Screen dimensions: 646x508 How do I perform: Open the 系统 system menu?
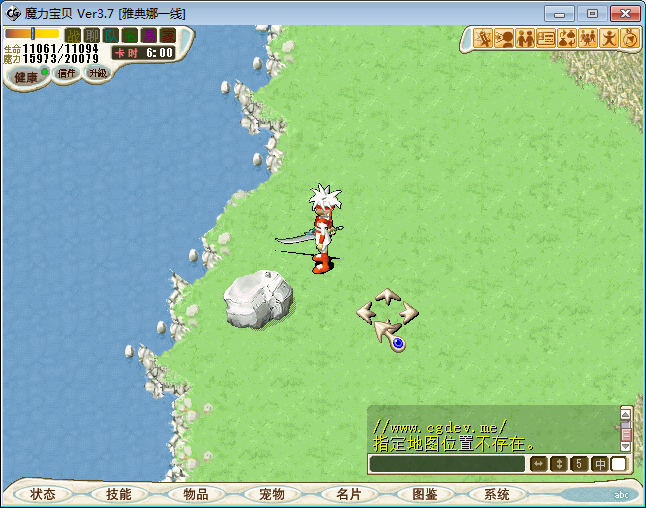[x=497, y=494]
